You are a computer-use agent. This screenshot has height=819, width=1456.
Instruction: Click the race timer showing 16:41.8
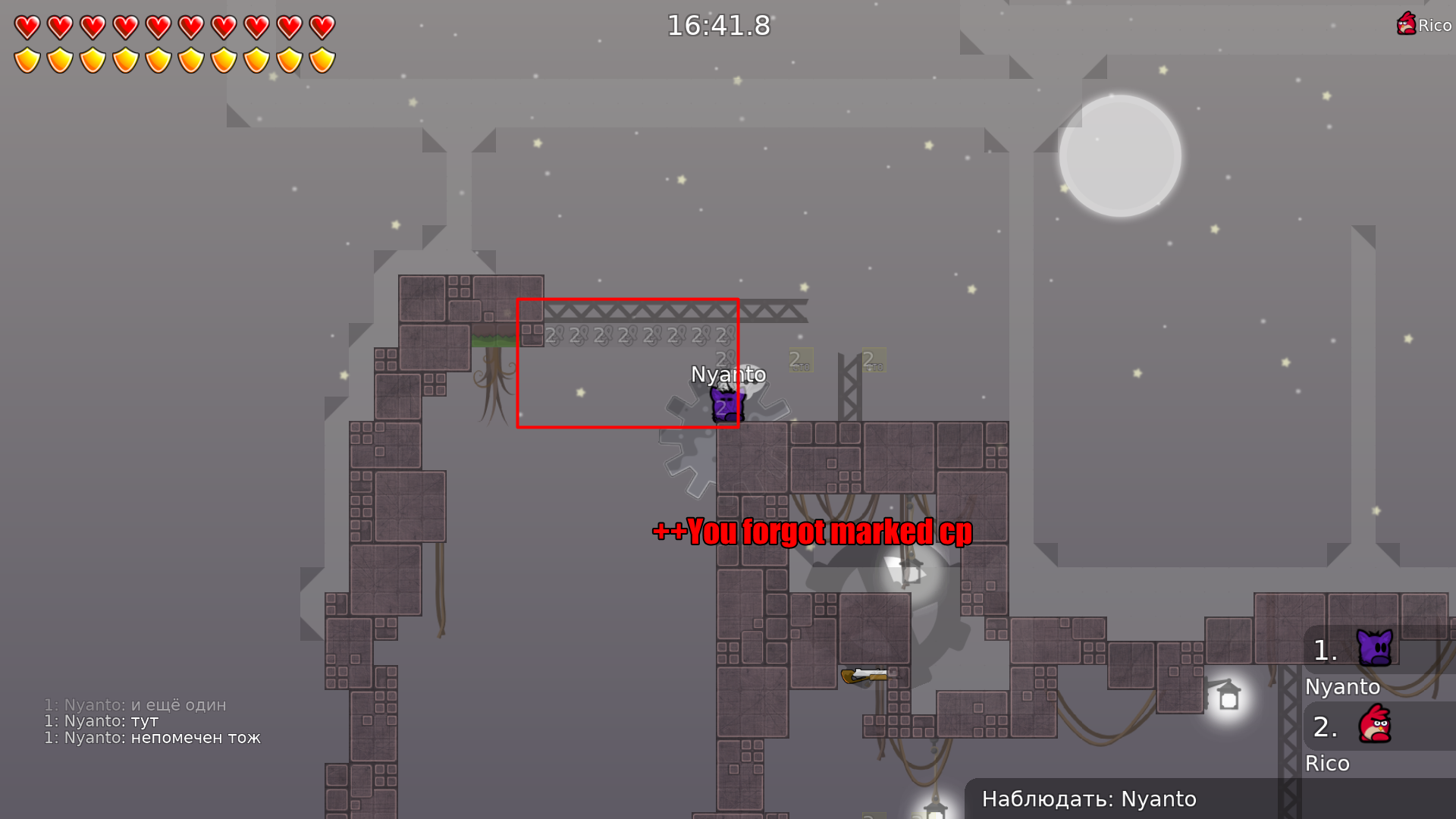tap(717, 26)
